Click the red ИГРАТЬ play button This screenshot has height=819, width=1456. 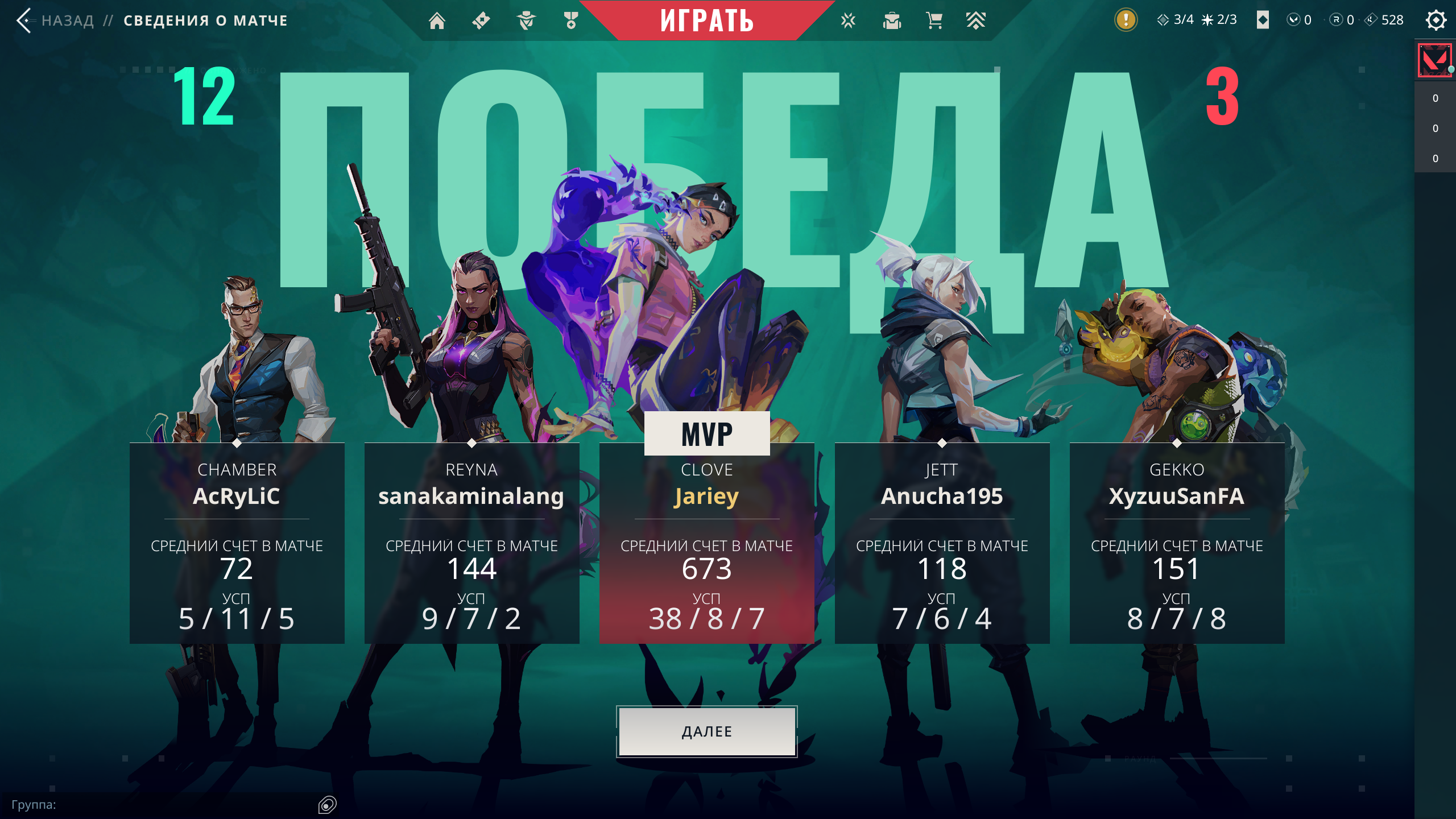[x=706, y=20]
